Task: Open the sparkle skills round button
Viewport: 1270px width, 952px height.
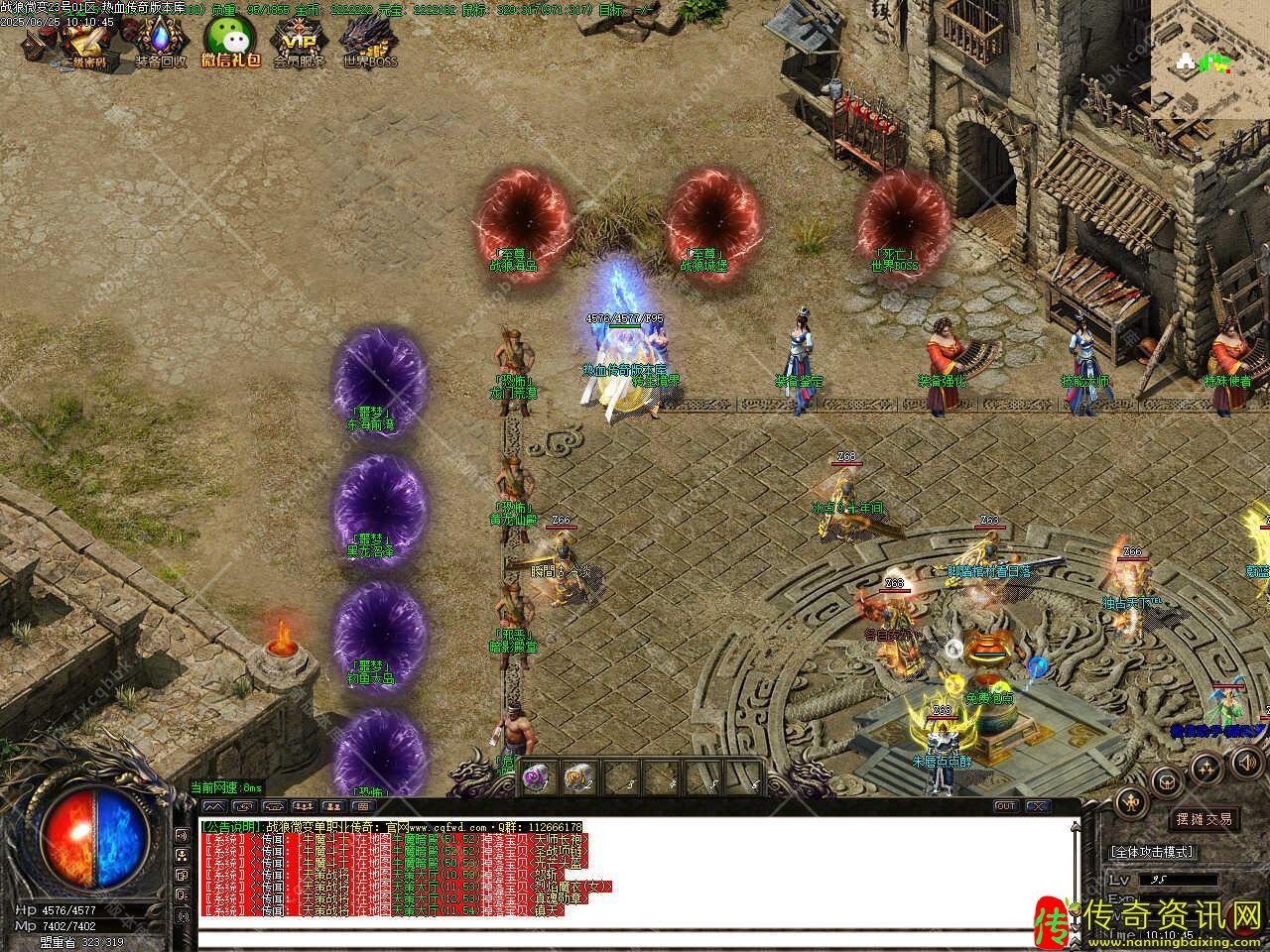Action: tap(1206, 767)
